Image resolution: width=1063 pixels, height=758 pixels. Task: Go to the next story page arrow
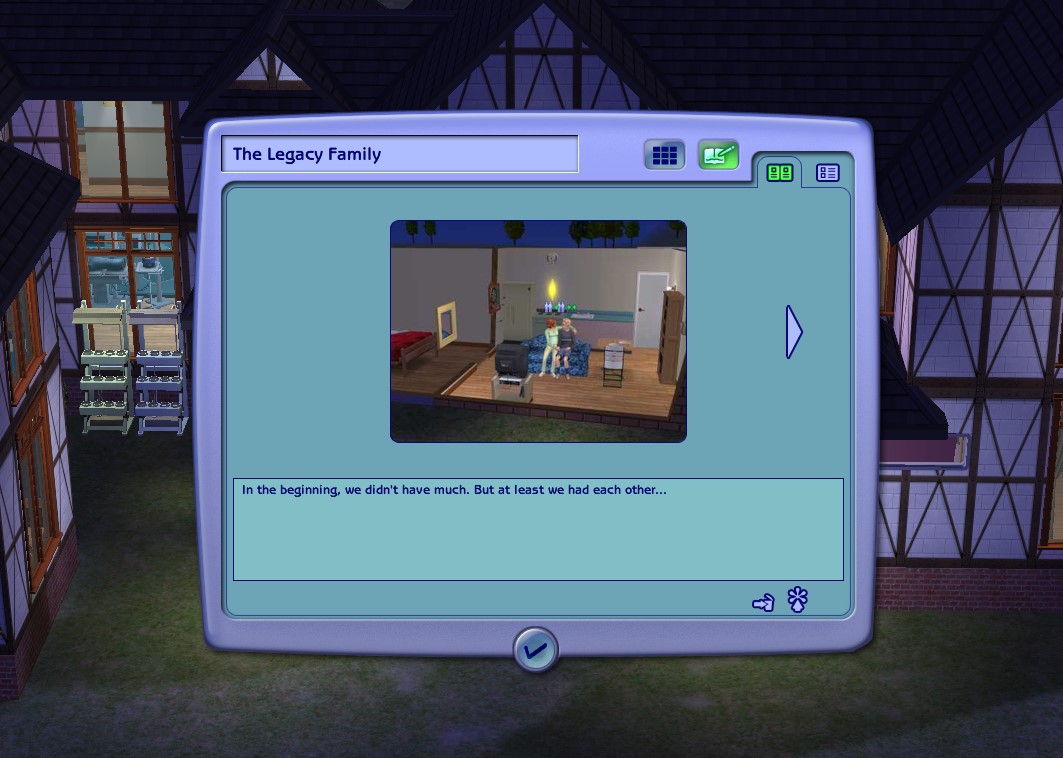pyautogui.click(x=794, y=331)
